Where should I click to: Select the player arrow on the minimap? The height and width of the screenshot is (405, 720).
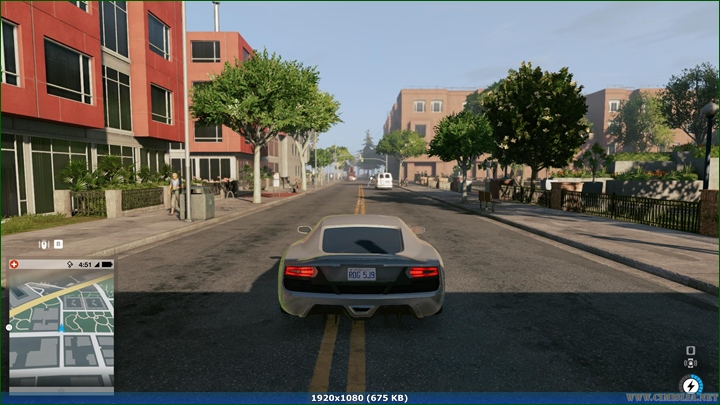click(61, 328)
